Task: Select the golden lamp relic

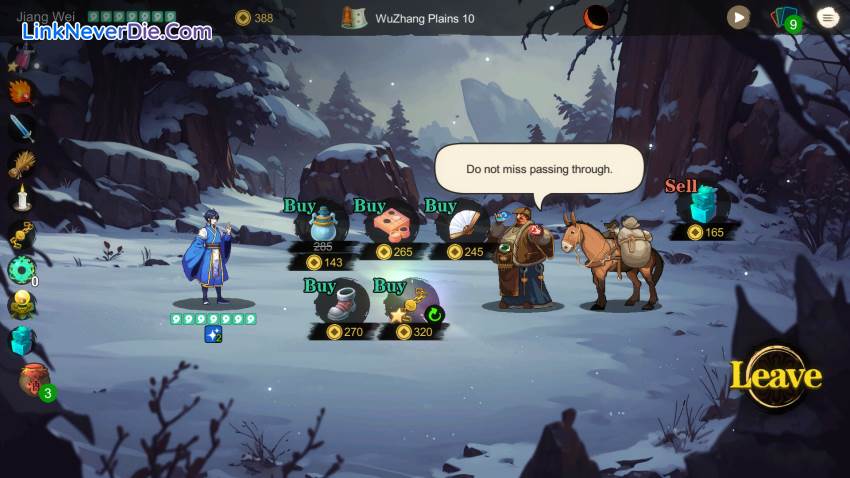Action: pyautogui.click(x=21, y=304)
